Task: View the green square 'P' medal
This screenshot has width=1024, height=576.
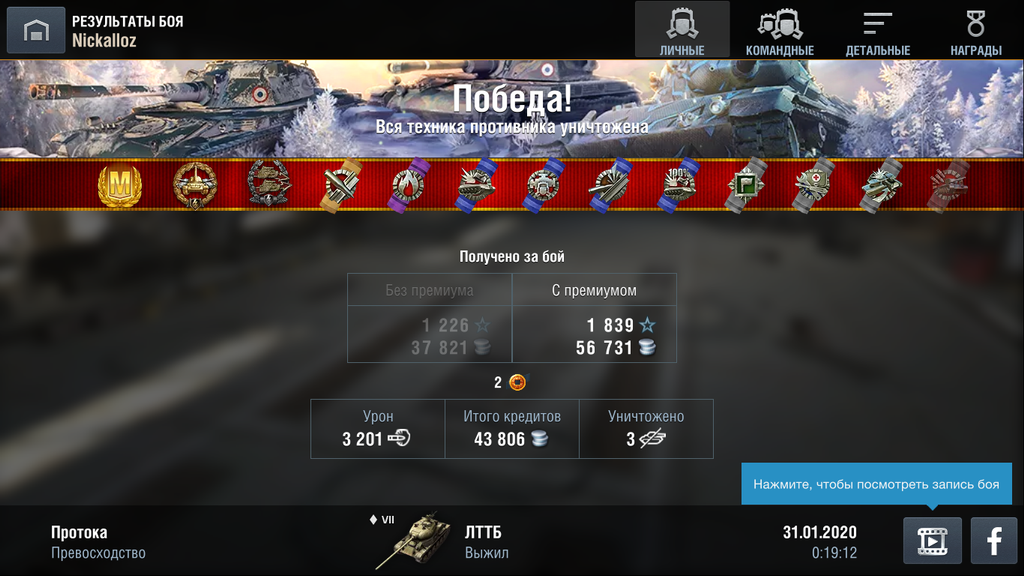Action: tap(745, 186)
